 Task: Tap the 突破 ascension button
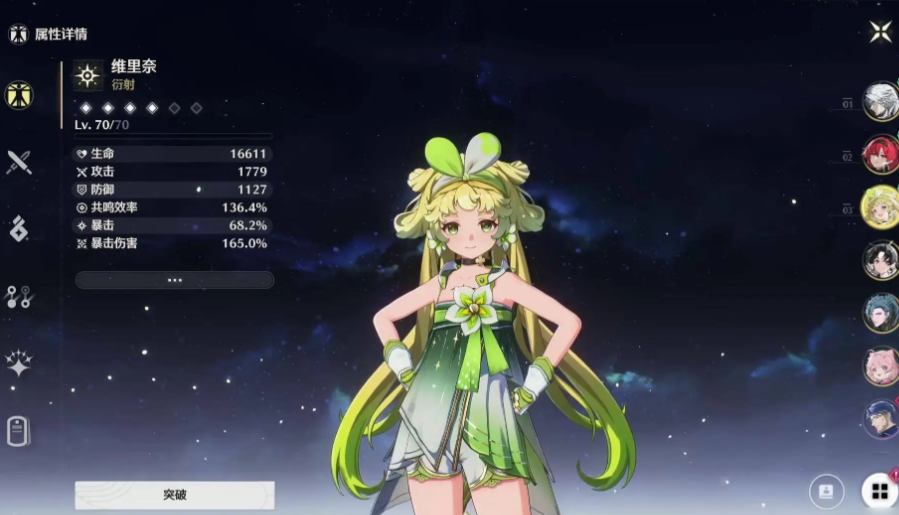click(175, 494)
